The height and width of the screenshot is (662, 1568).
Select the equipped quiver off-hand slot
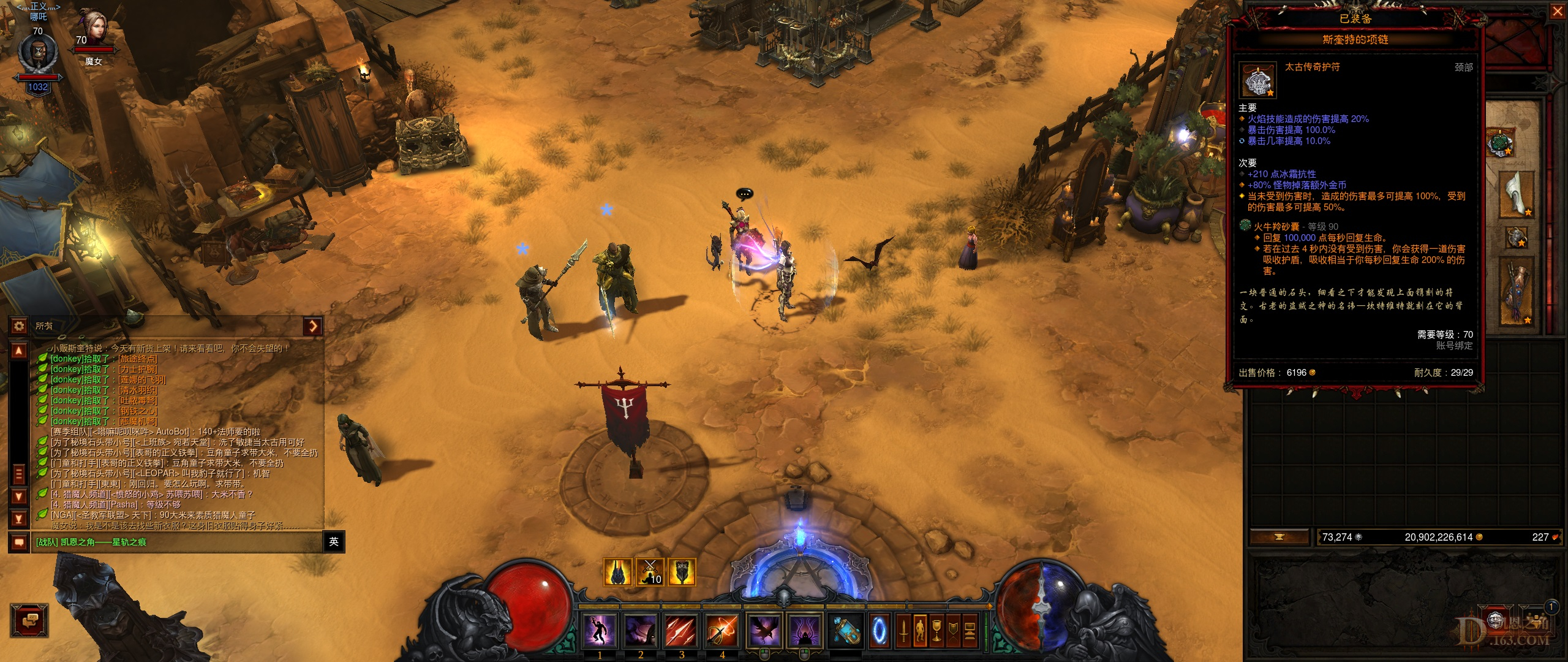click(1518, 291)
